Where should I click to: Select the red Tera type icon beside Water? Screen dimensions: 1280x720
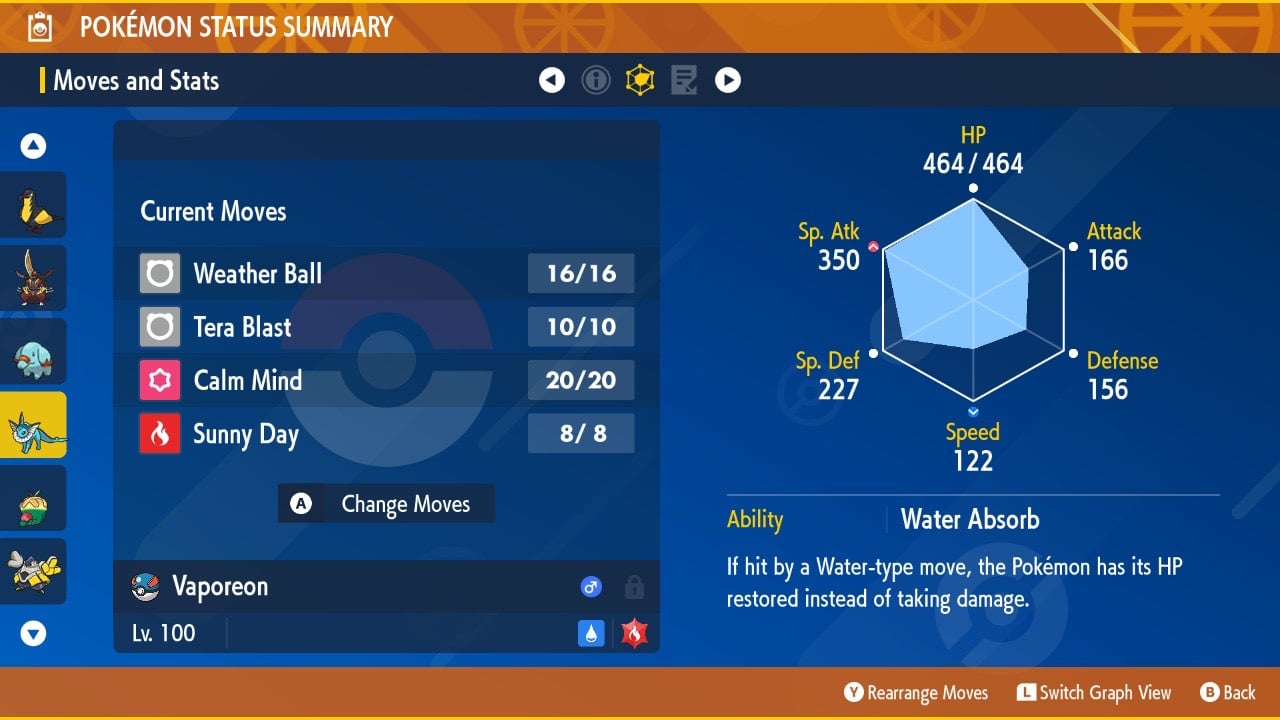click(x=633, y=633)
